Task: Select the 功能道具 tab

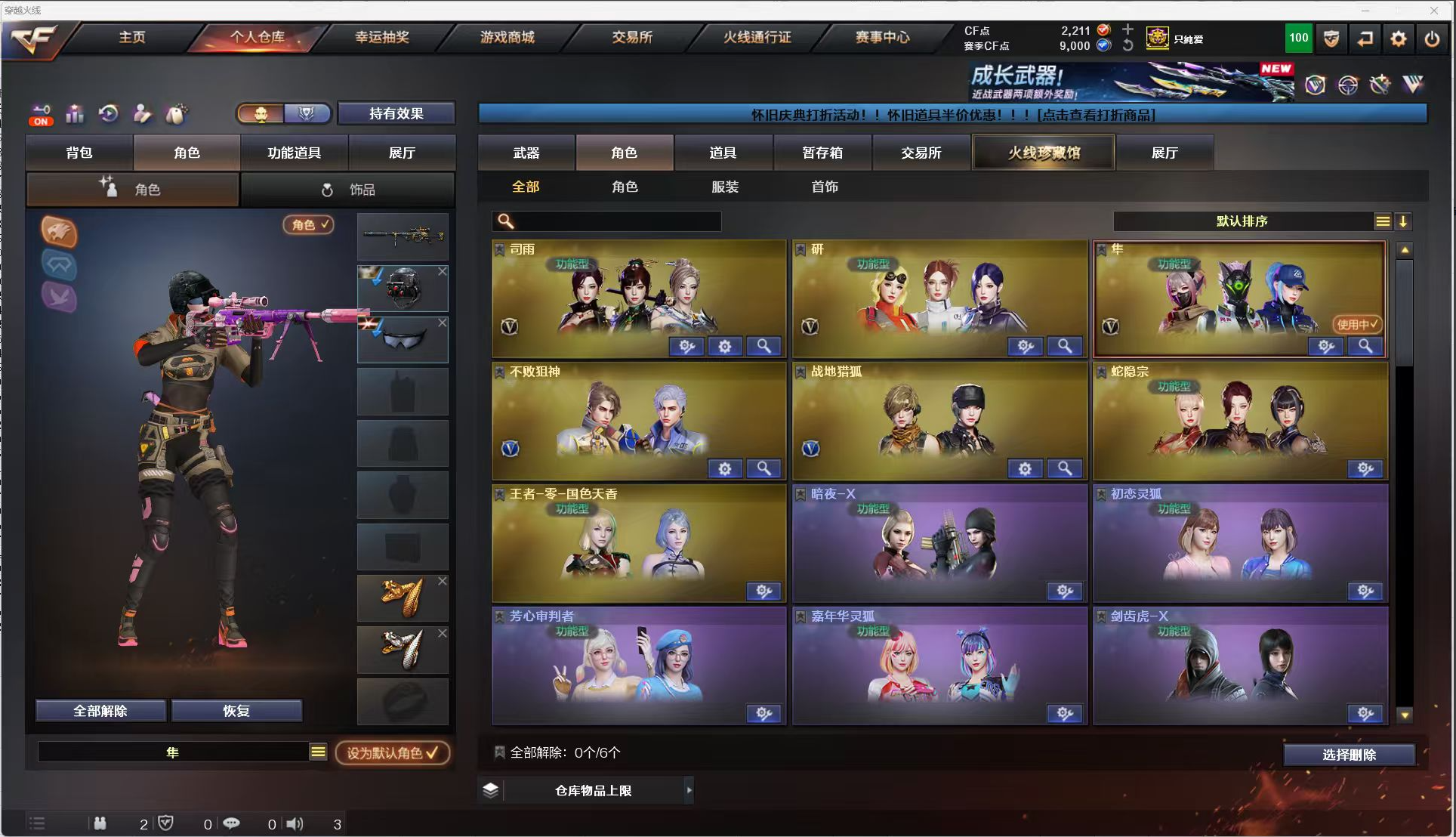Action: click(x=295, y=153)
